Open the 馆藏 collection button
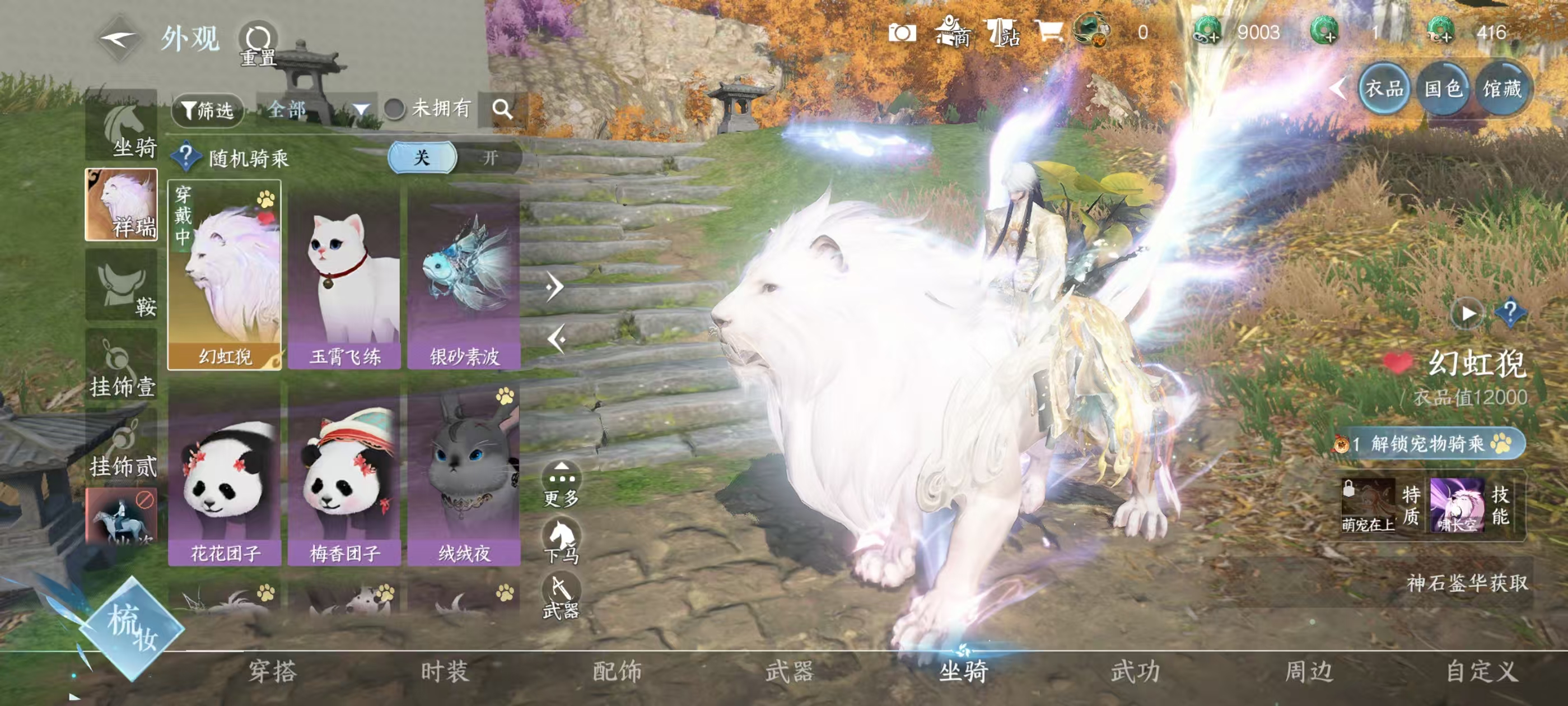 (1502, 89)
